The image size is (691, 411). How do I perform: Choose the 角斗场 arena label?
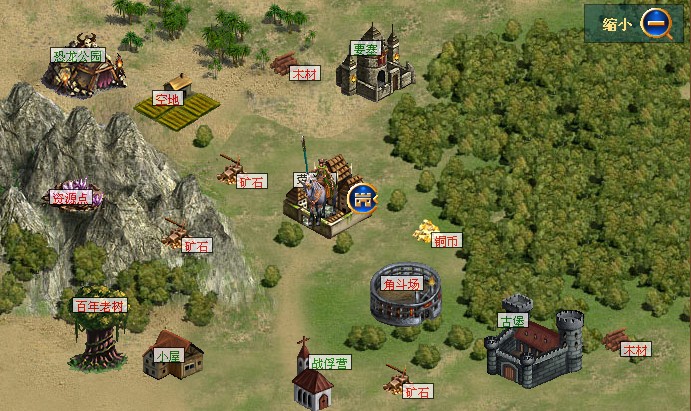pyautogui.click(x=401, y=284)
